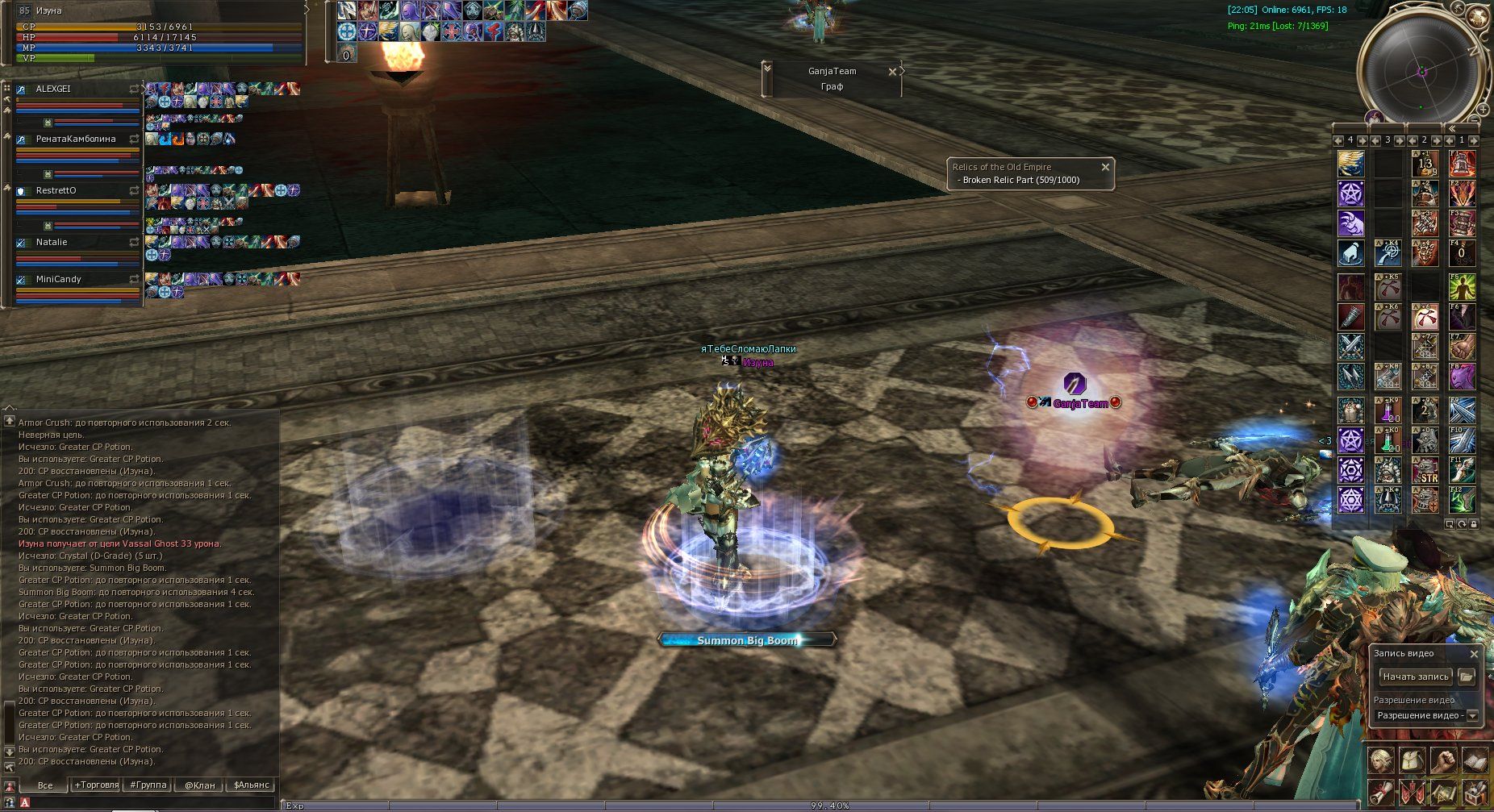The width and height of the screenshot is (1494, 812).
Task: Select party member ALEXGEI
Action: coord(53,89)
